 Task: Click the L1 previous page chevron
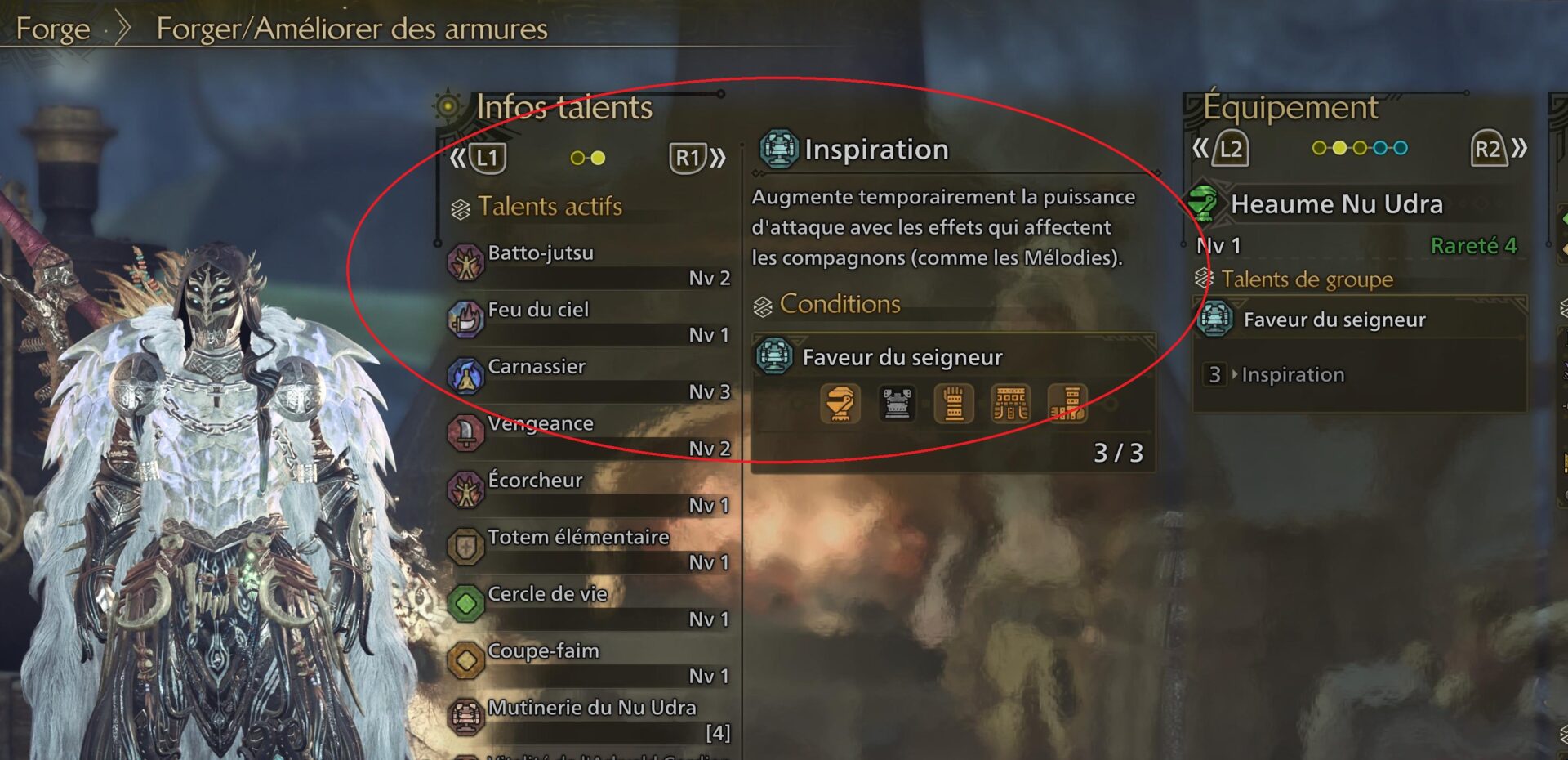pos(460,158)
